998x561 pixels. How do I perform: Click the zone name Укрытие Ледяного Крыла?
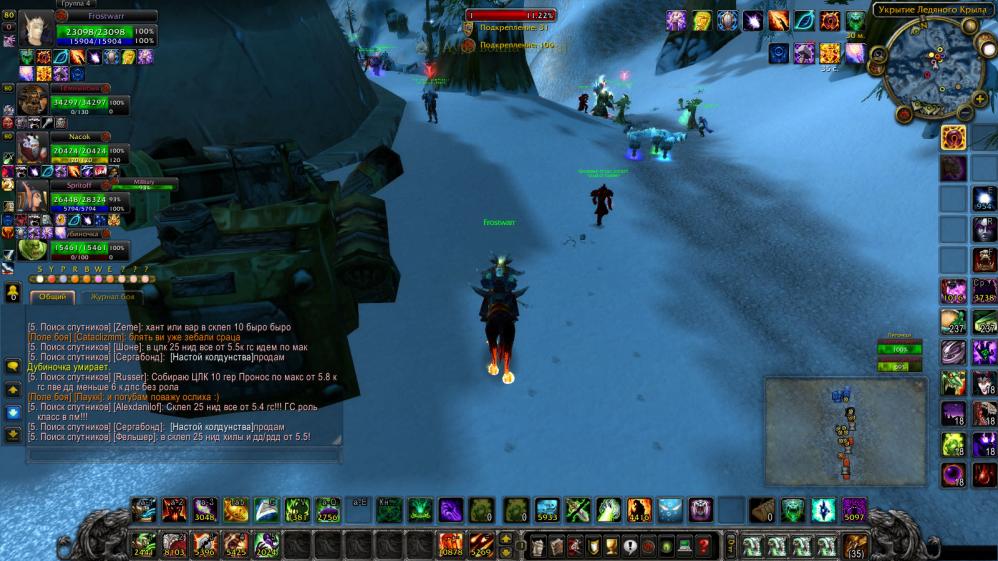(x=930, y=10)
